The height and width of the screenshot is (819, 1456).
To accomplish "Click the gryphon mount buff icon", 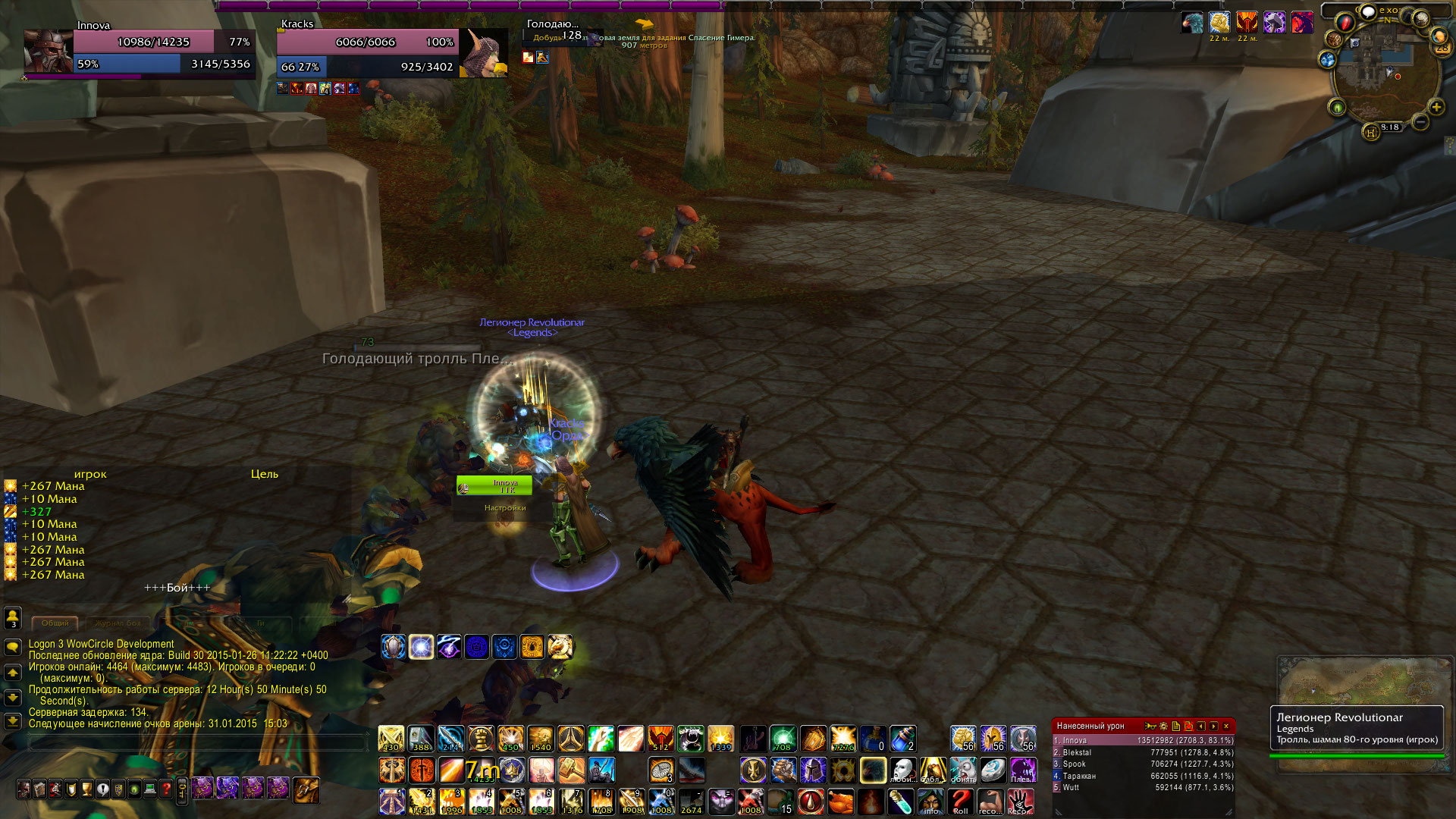I will [x=1192, y=23].
